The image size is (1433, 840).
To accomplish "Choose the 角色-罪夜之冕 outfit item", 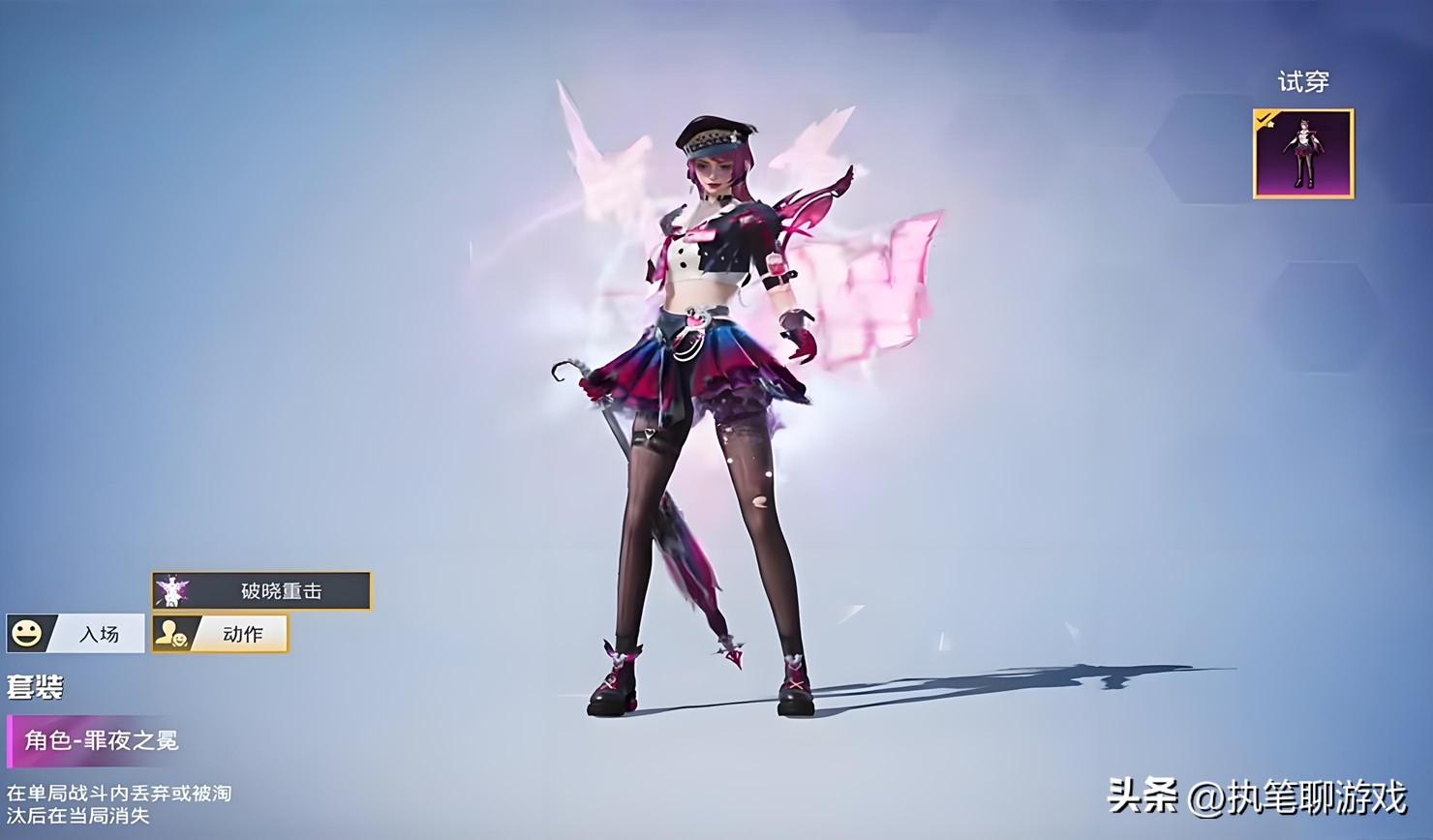I will 102,741.
